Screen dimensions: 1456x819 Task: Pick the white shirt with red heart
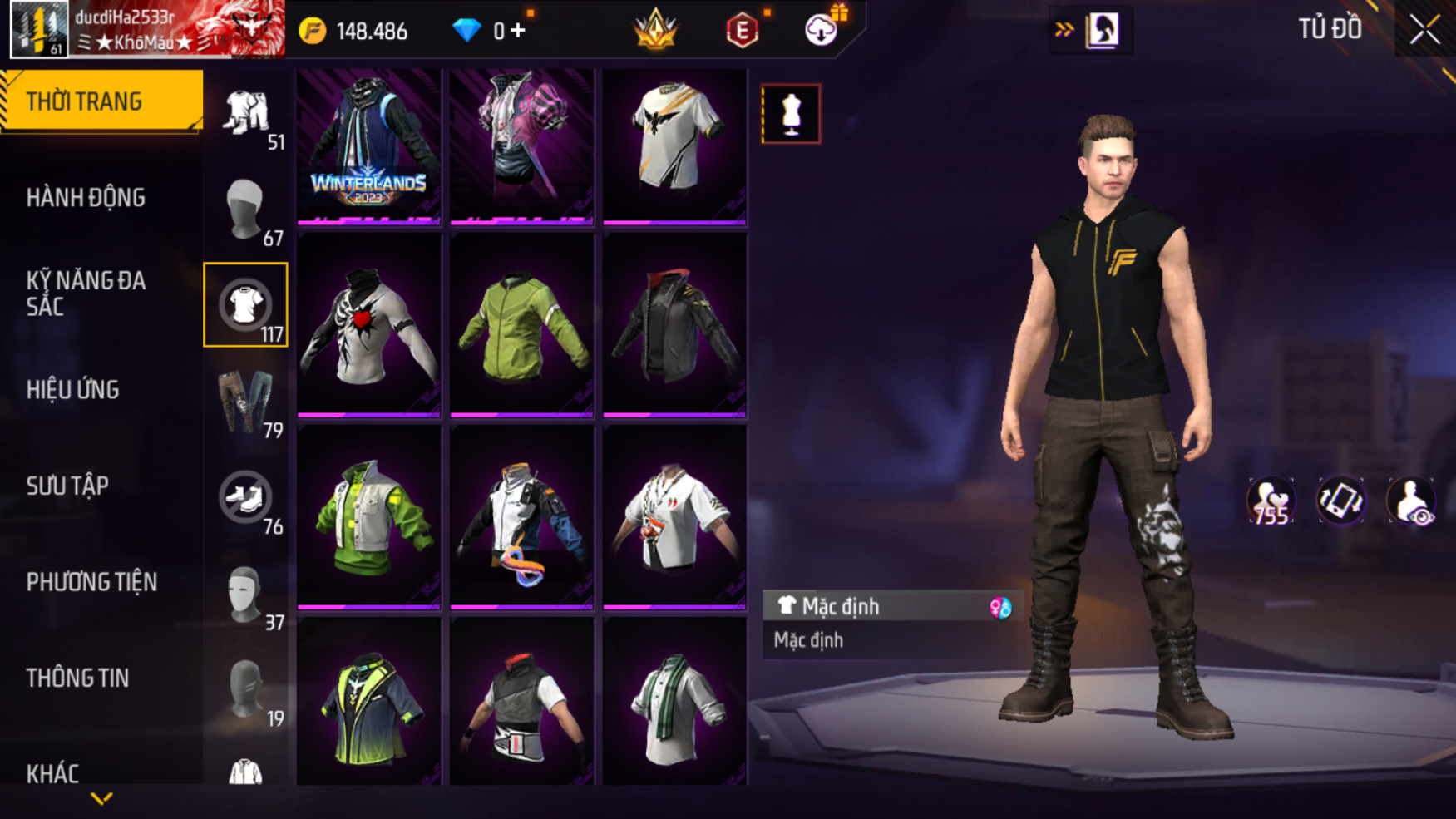[x=368, y=326]
